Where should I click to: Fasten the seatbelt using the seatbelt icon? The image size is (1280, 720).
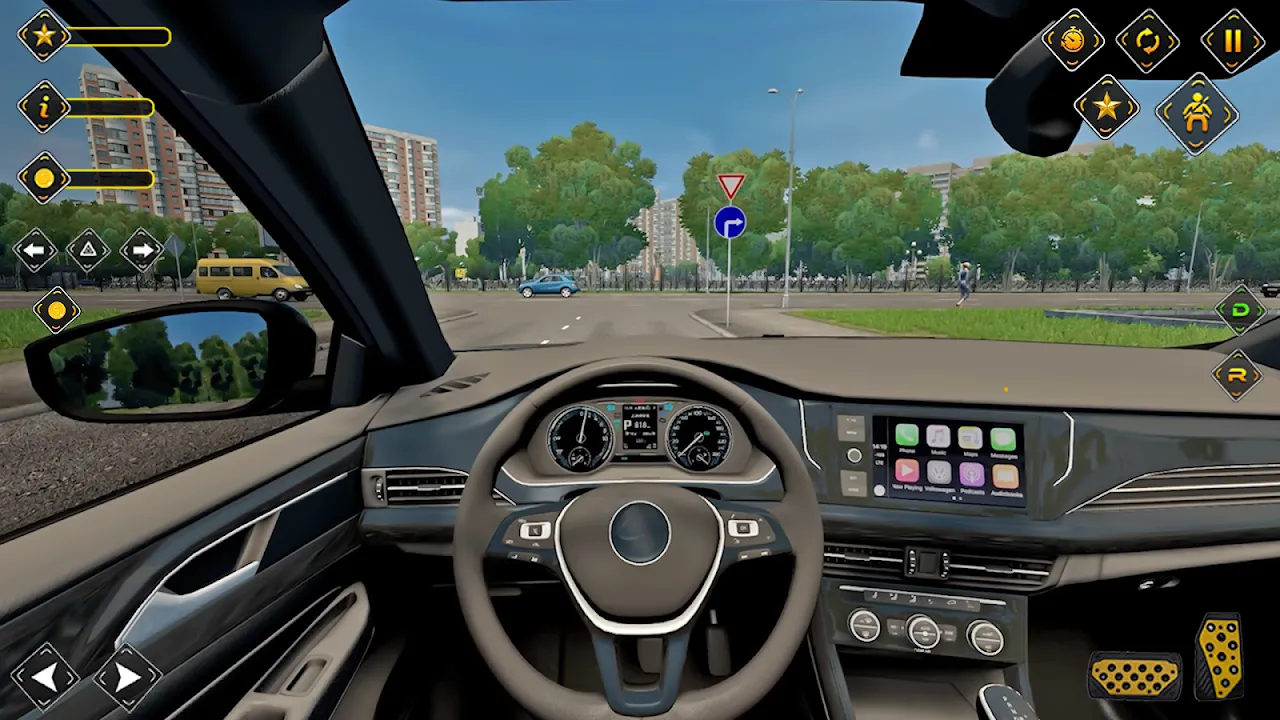point(1197,112)
